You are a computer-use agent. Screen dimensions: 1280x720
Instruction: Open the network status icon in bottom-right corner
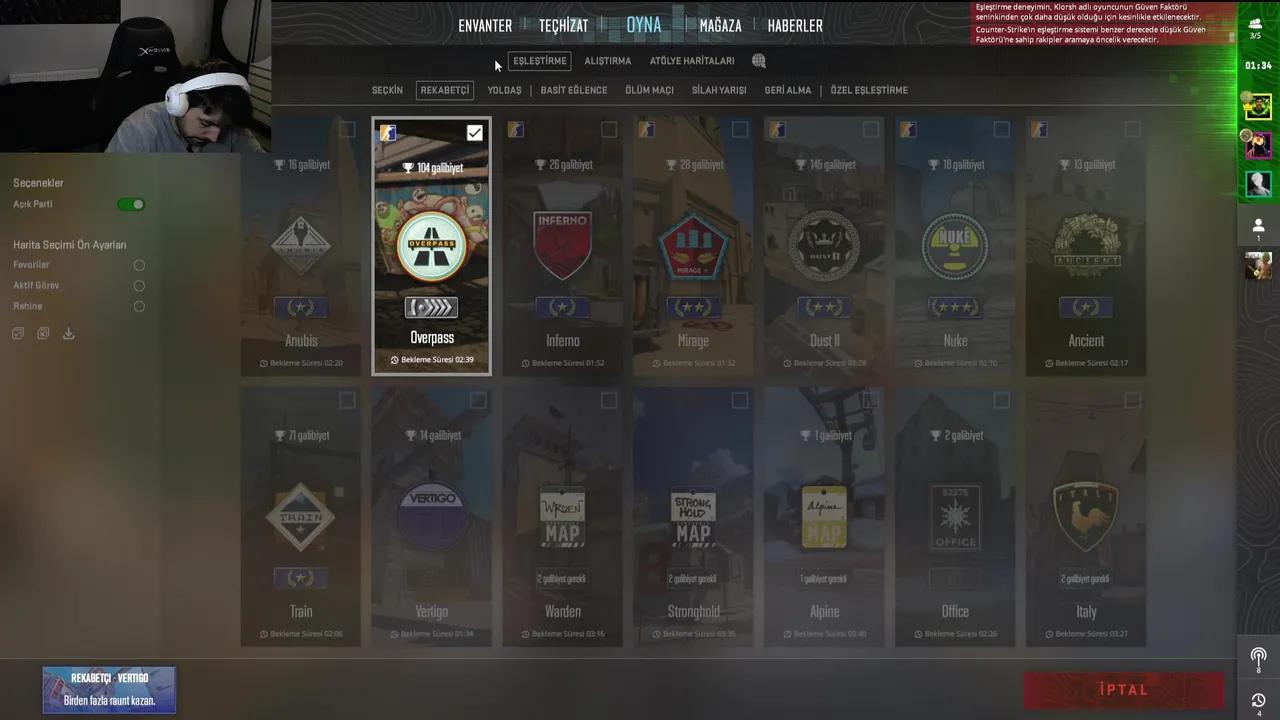(1257, 657)
